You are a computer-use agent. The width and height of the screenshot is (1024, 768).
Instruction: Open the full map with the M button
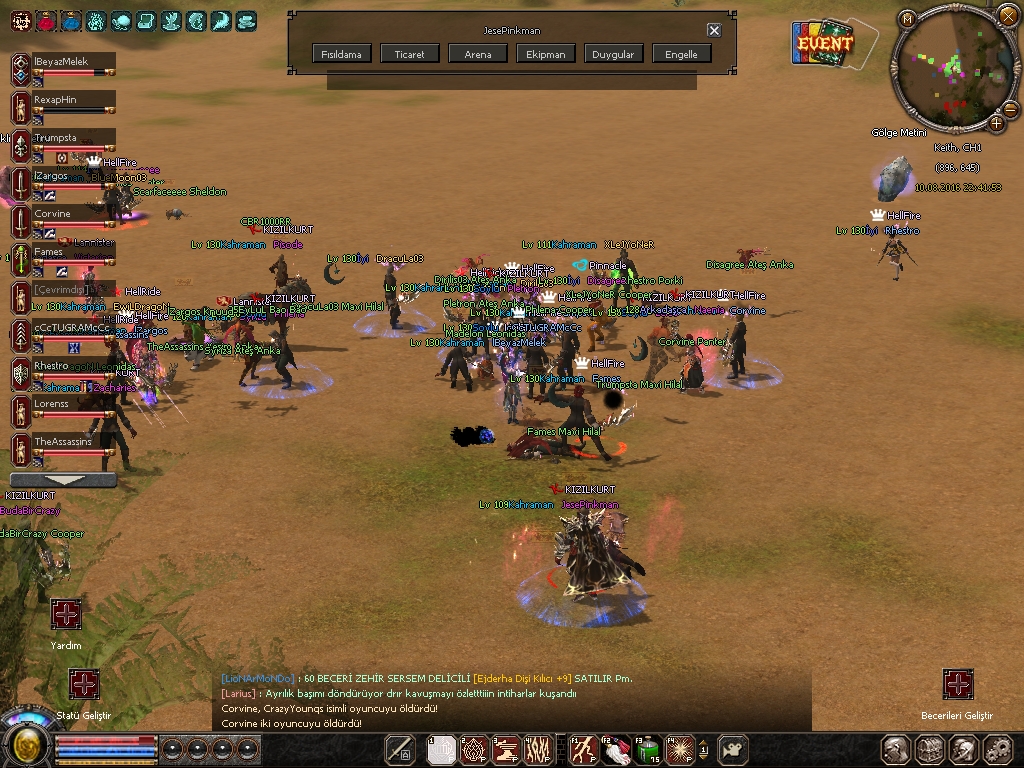pos(907,18)
